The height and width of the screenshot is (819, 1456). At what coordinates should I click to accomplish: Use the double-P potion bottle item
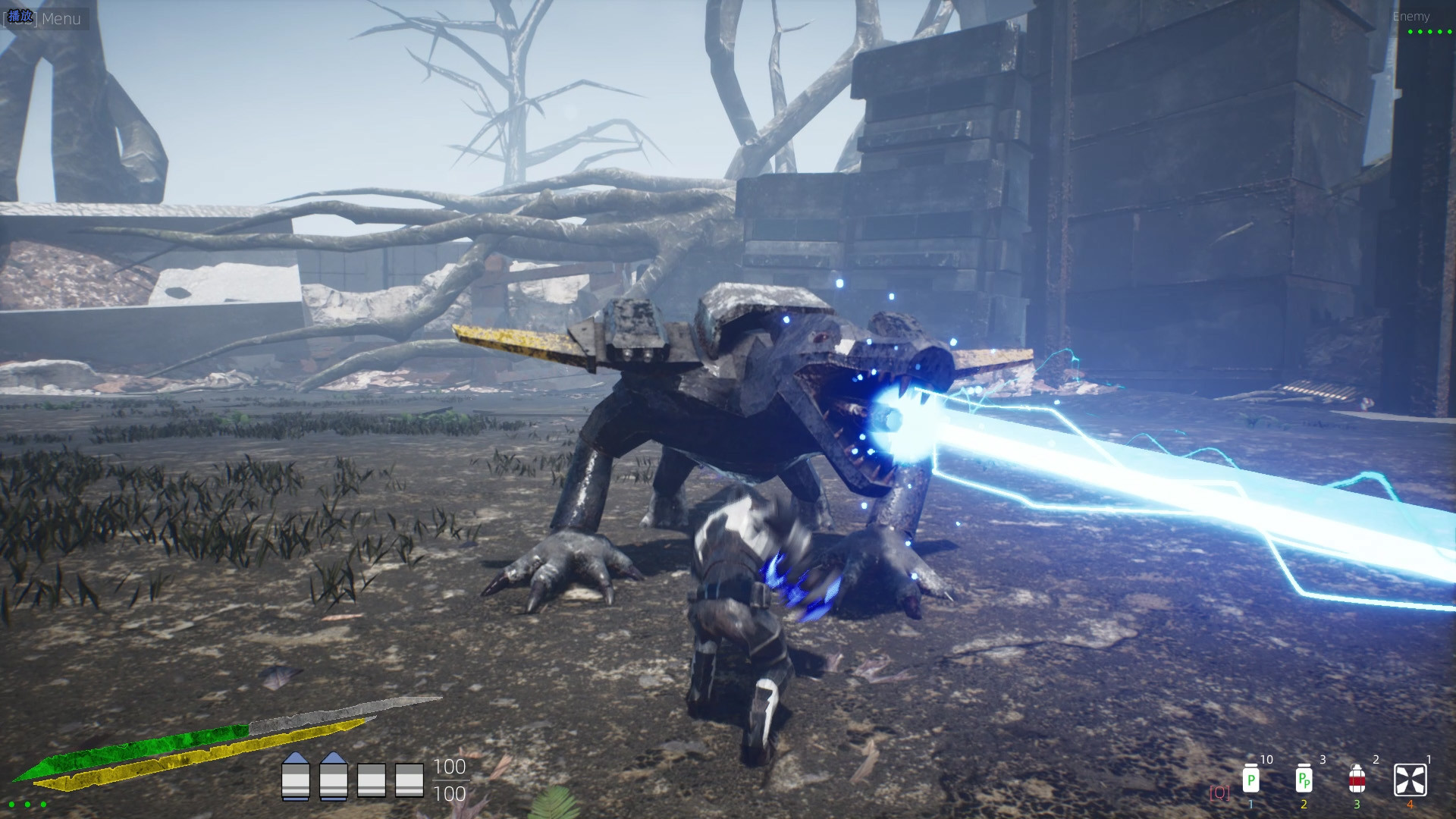tap(1304, 779)
